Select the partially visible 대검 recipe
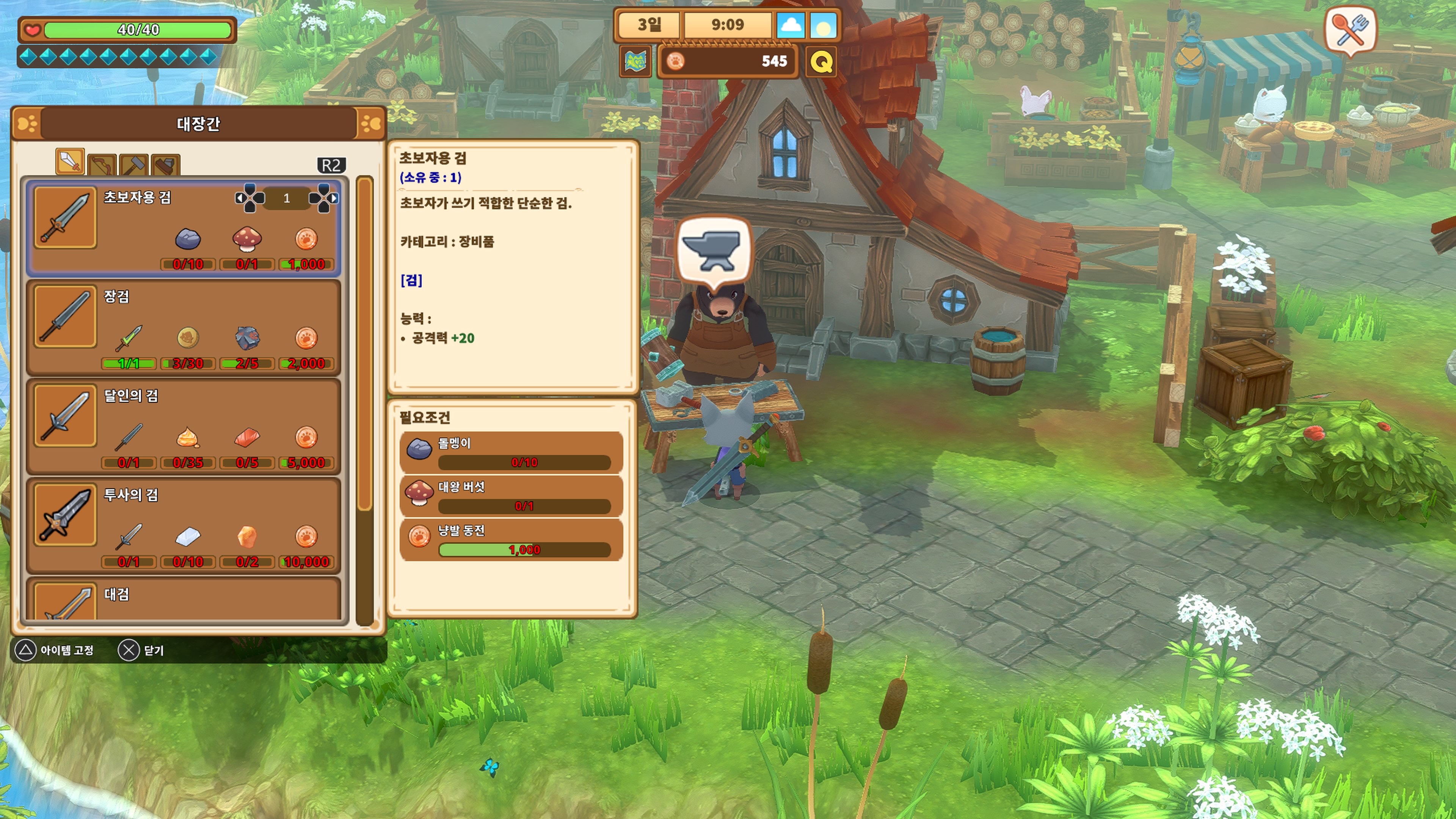 pos(184,600)
